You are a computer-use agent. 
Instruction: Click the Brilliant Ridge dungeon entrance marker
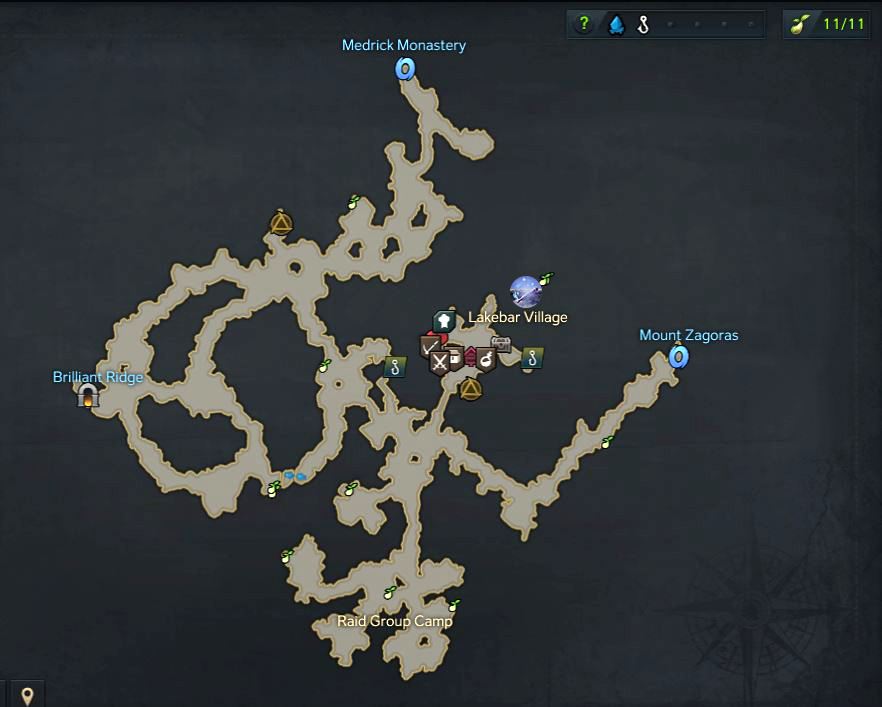pos(88,398)
